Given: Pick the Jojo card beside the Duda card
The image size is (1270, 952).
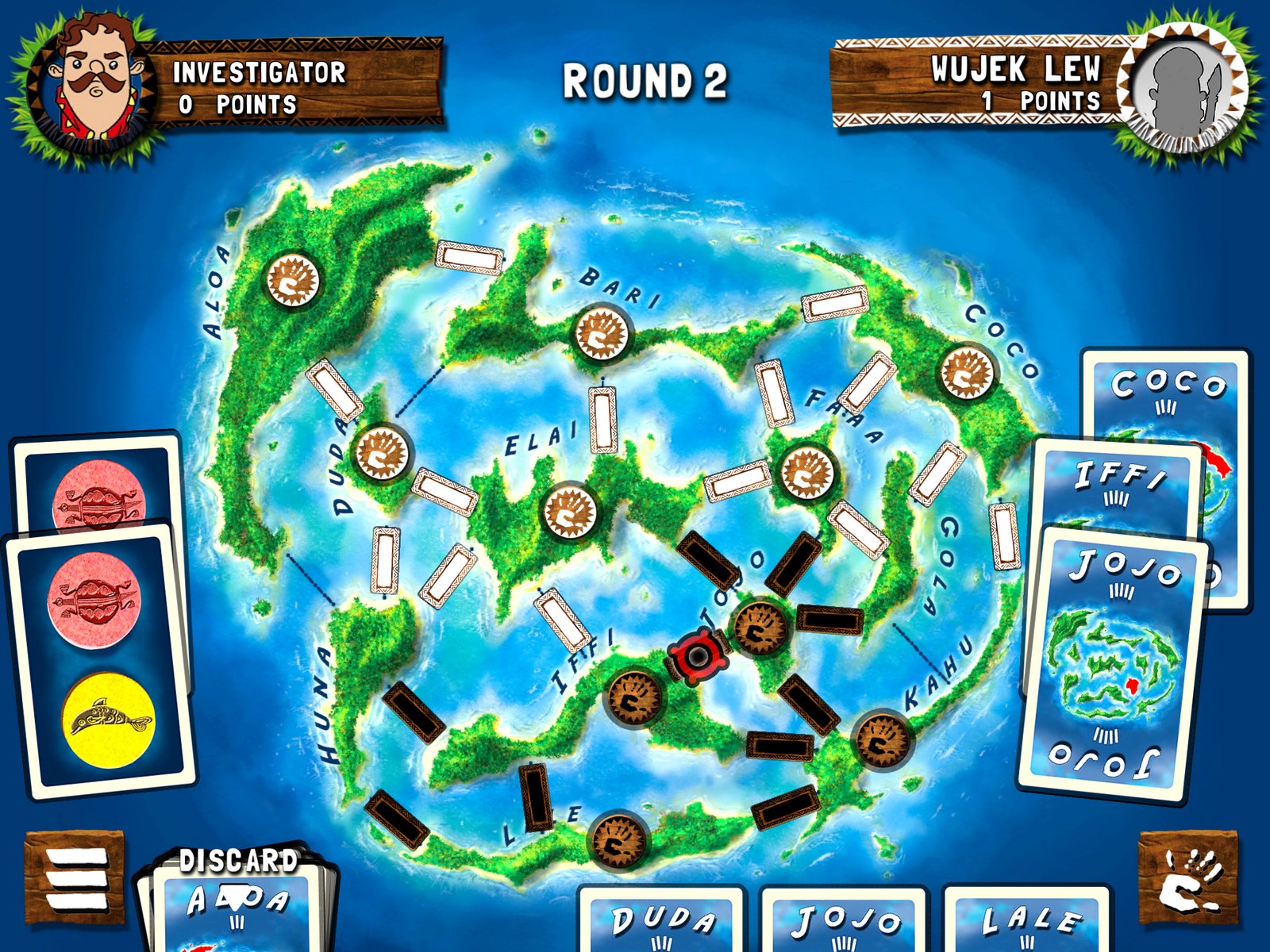Looking at the screenshot, I should coord(845,920).
